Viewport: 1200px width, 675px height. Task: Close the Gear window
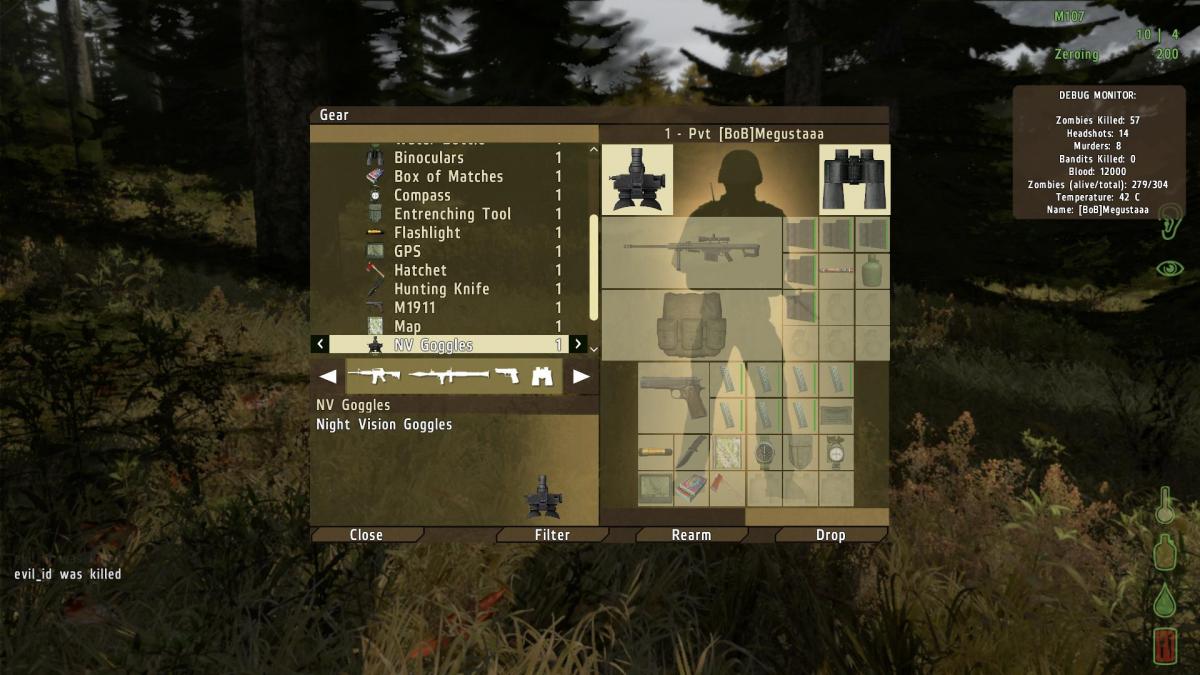[366, 535]
